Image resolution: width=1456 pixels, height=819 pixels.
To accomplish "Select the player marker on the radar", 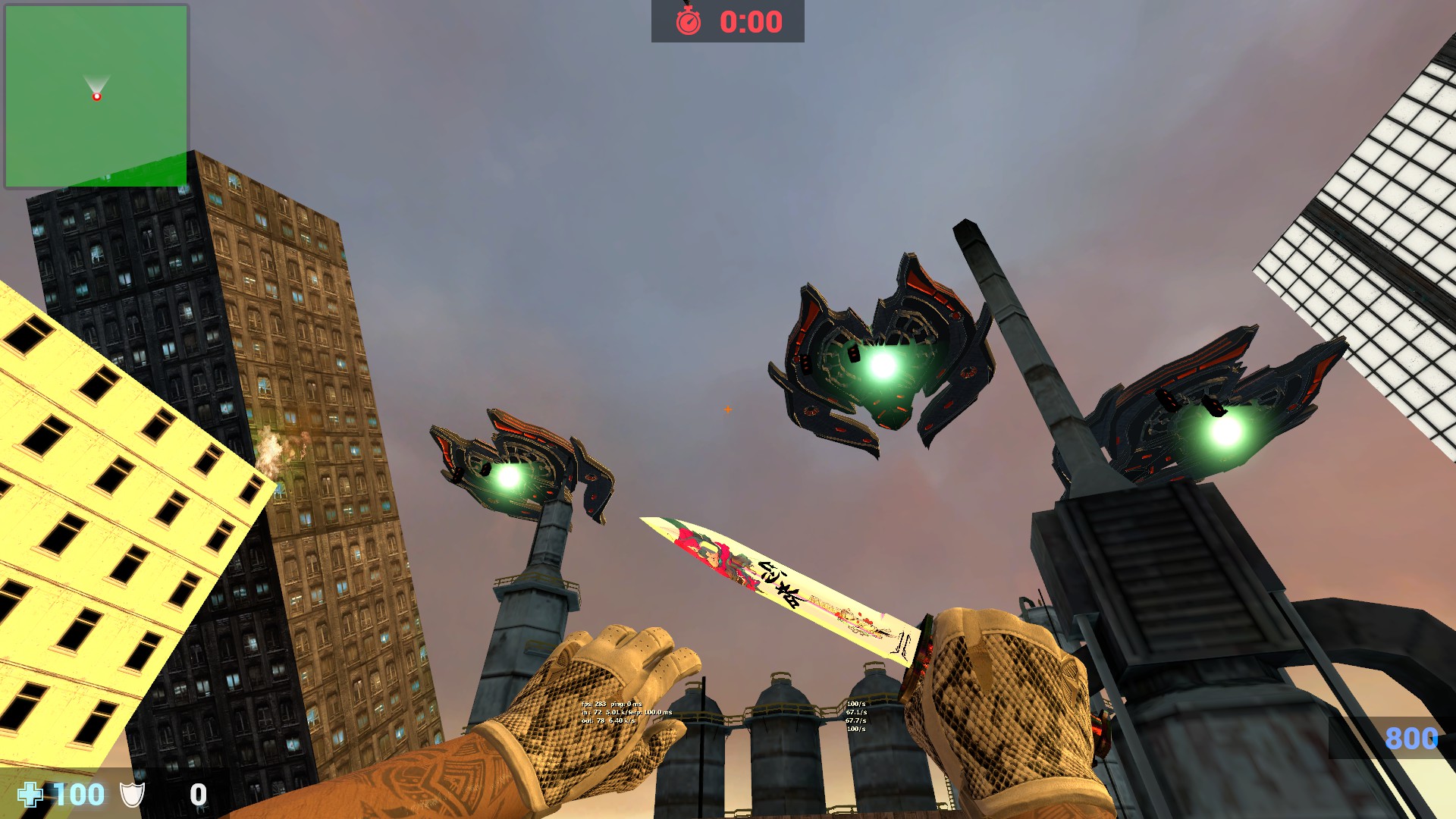I will (x=96, y=96).
